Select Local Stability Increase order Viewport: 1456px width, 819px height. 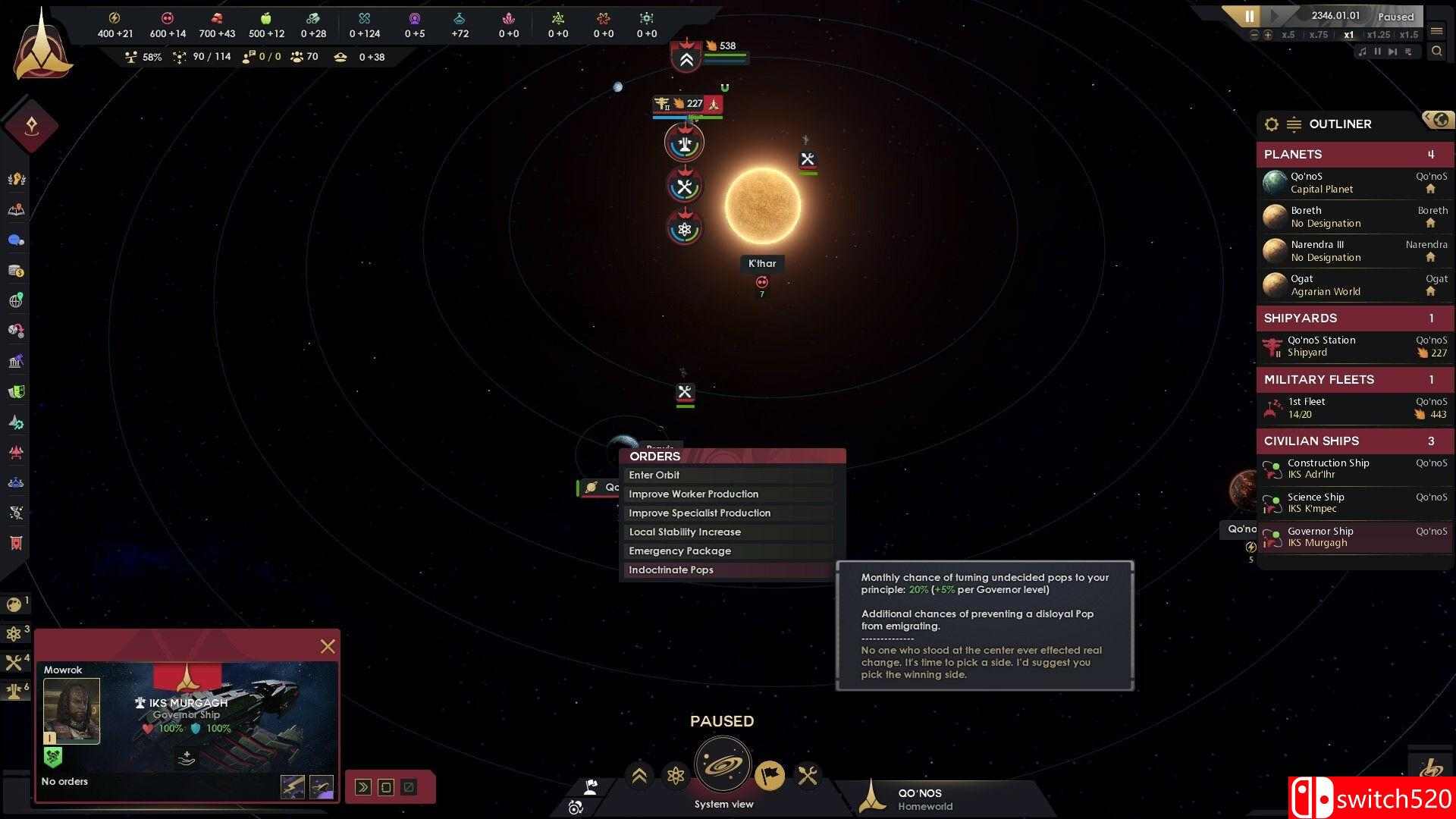[728, 532]
